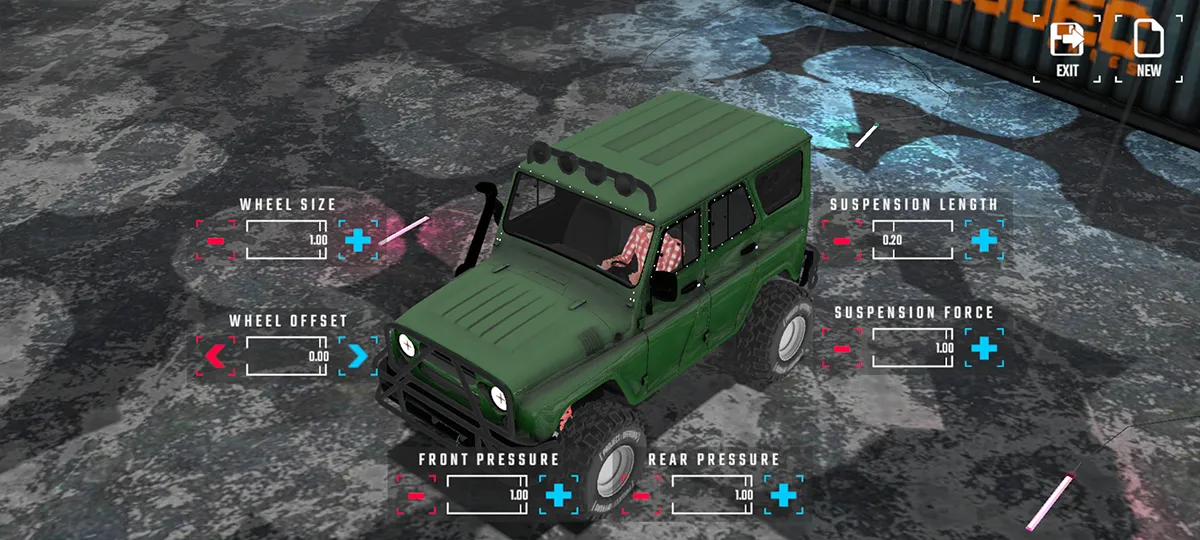Reduce wheel offset using the left arrow

[216, 355]
